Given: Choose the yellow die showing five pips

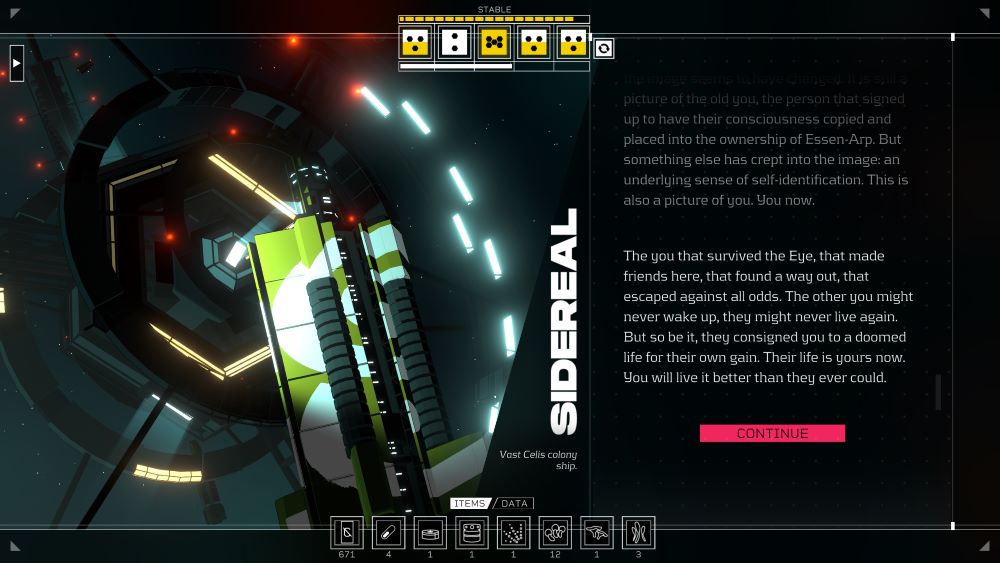Looking at the screenshot, I should (x=493, y=42).
